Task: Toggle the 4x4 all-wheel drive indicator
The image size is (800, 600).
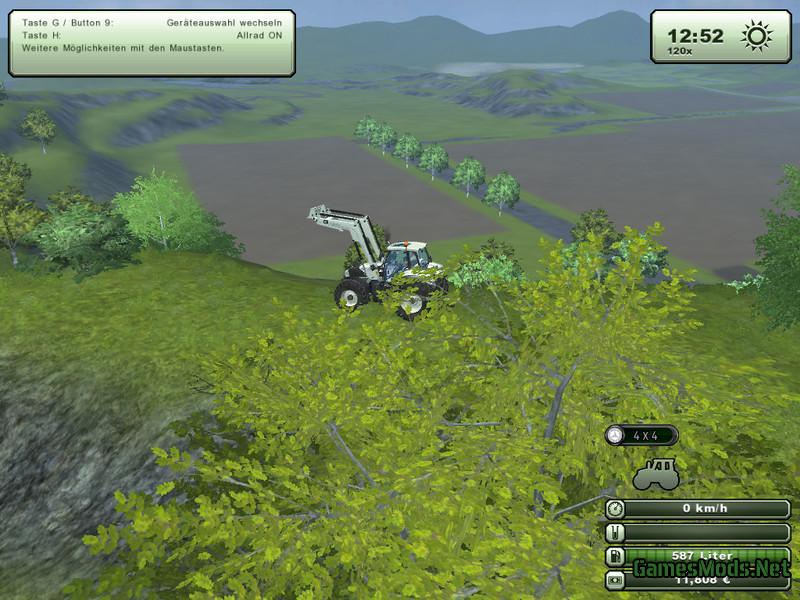Action: [x=642, y=435]
